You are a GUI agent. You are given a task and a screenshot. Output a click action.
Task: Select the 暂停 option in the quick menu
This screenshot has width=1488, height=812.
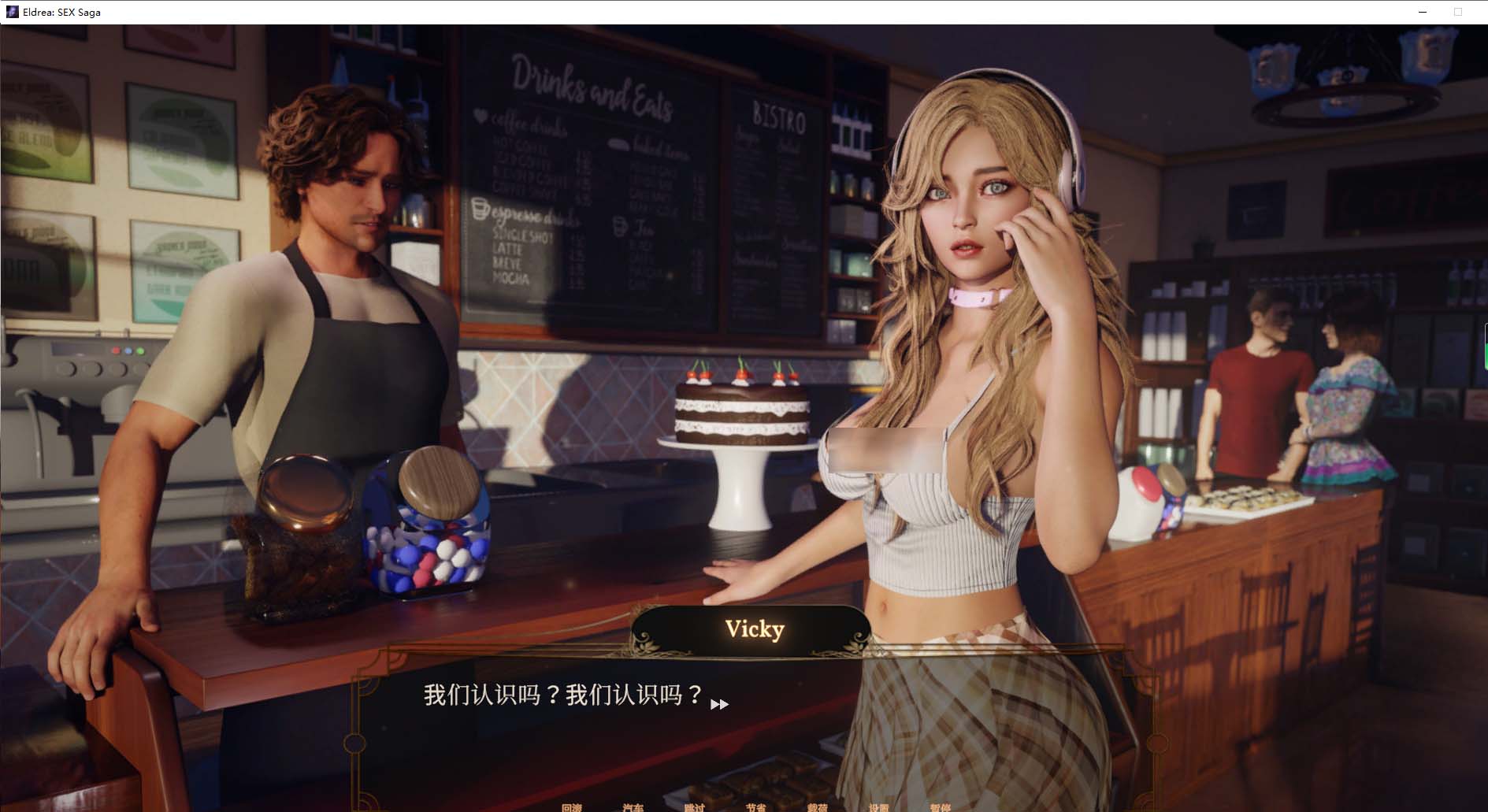939,807
